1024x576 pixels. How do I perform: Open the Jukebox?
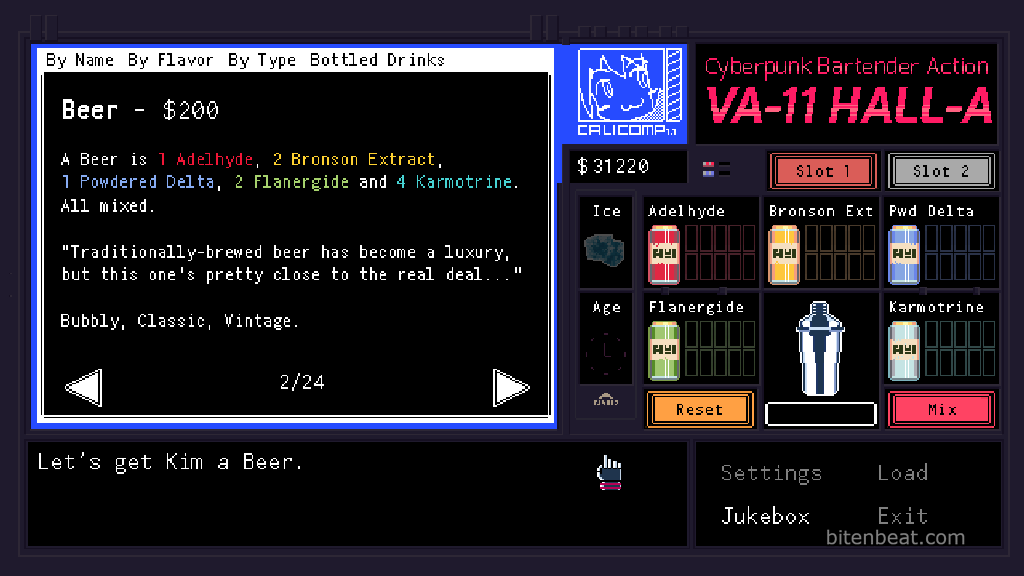[x=765, y=516]
